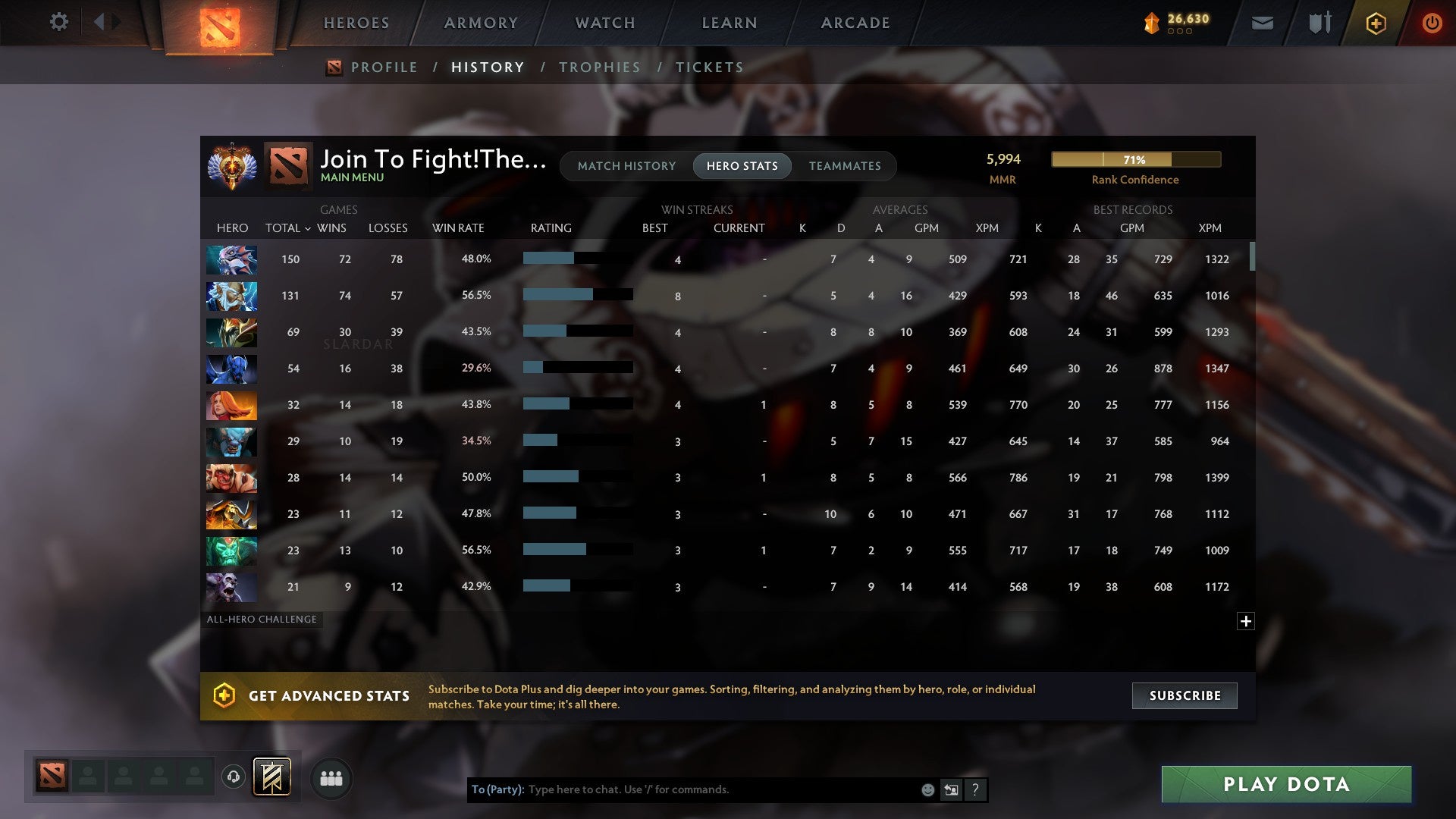Click the SUBSCRIBE button

tap(1184, 695)
